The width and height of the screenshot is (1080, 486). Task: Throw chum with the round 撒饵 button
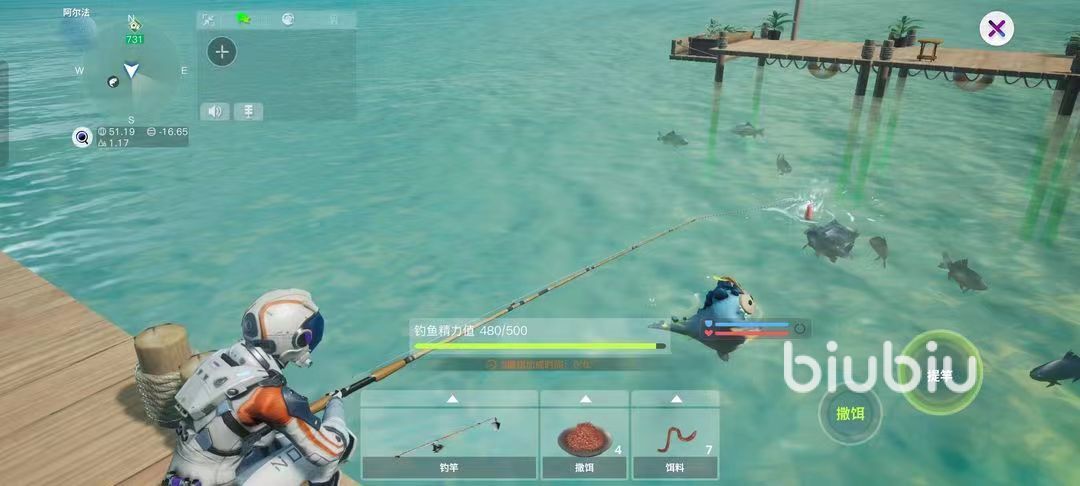point(850,414)
